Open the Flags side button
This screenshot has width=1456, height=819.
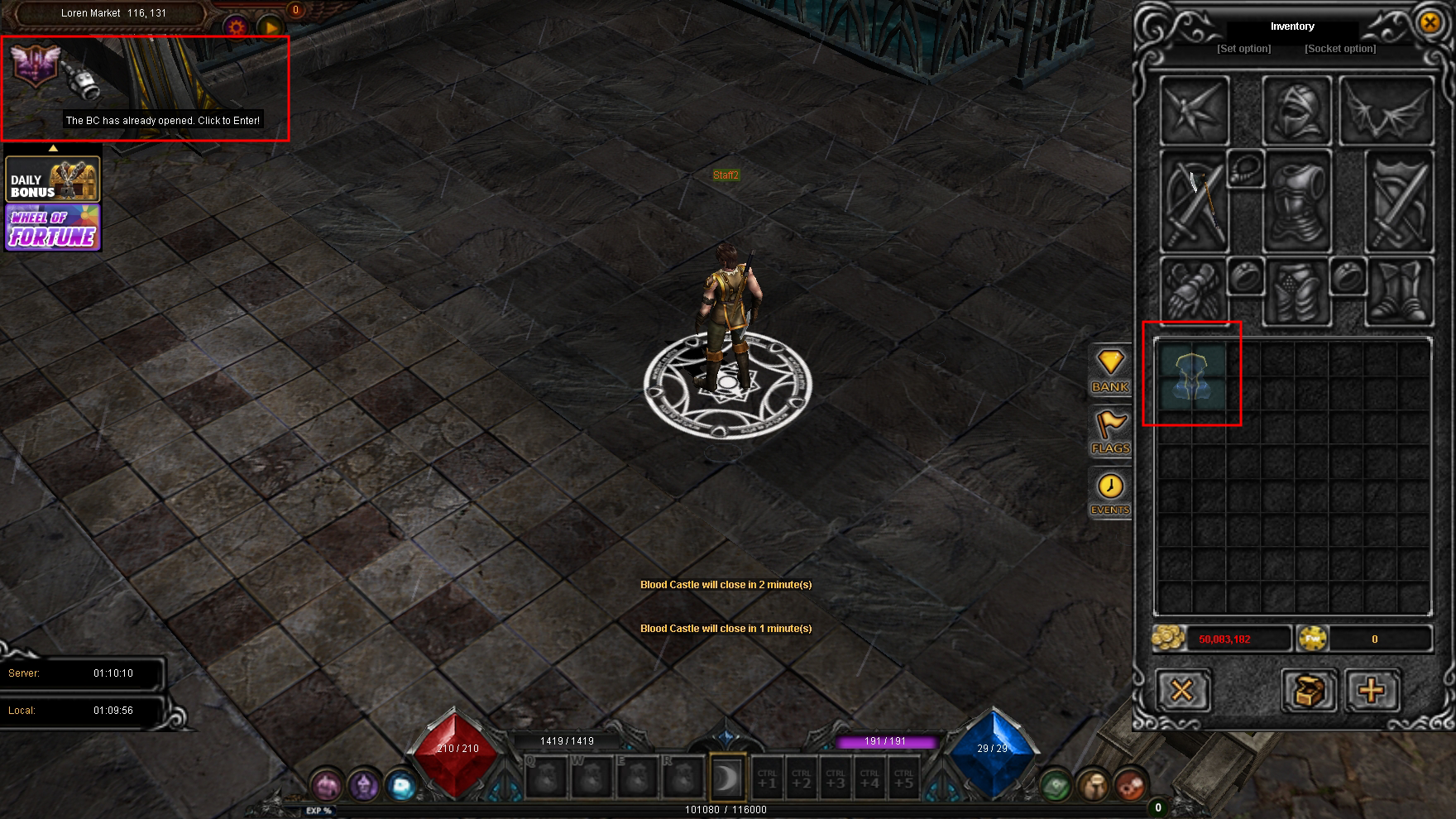click(1110, 433)
